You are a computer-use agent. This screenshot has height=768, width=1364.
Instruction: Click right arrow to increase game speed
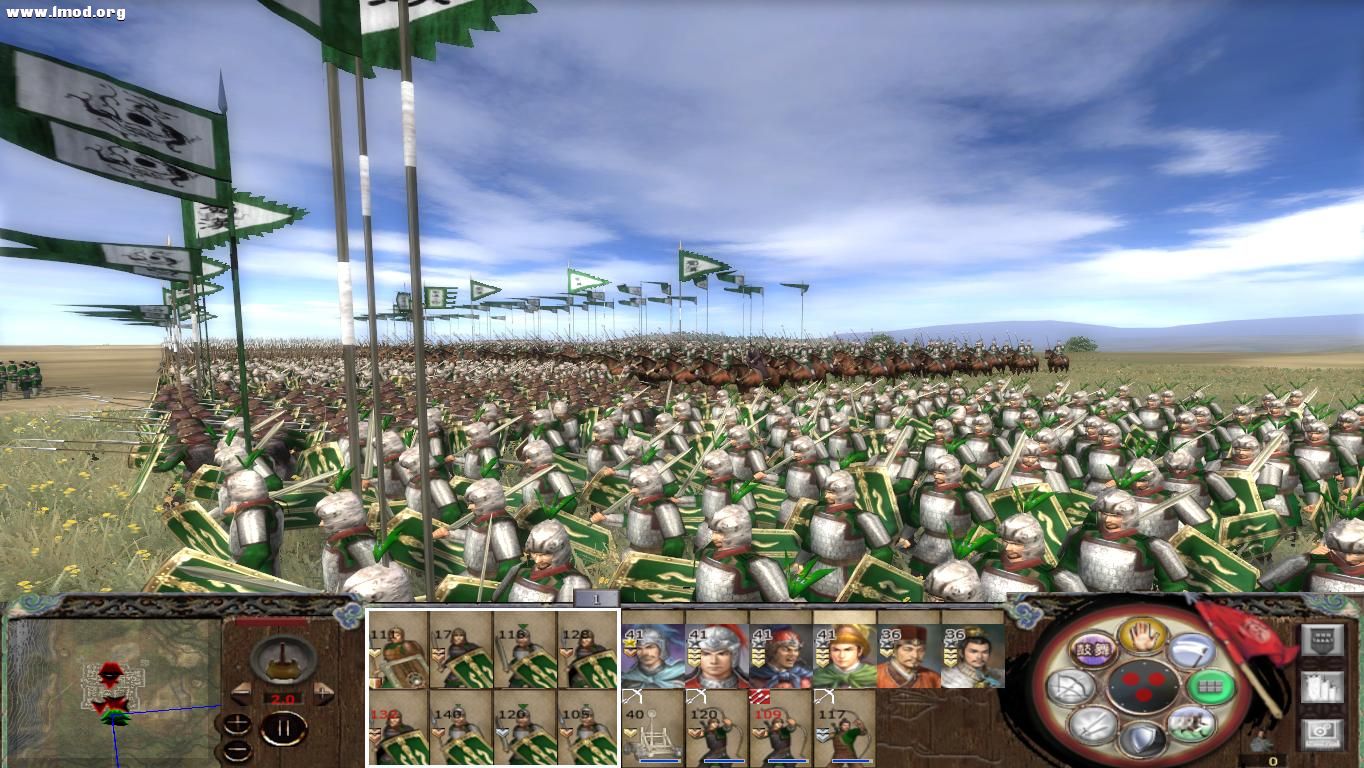[324, 694]
